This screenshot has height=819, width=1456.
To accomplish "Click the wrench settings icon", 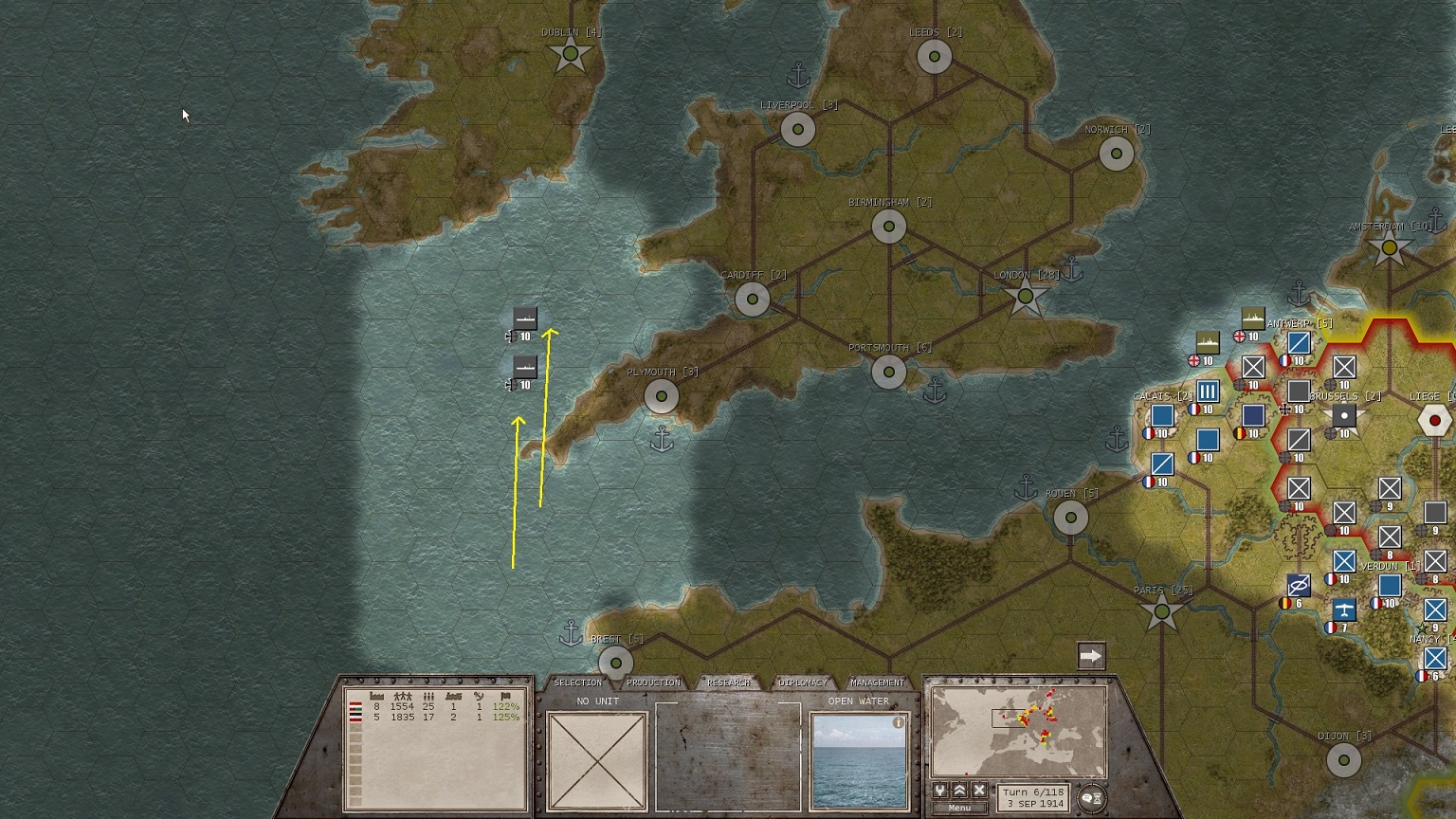I will (940, 791).
